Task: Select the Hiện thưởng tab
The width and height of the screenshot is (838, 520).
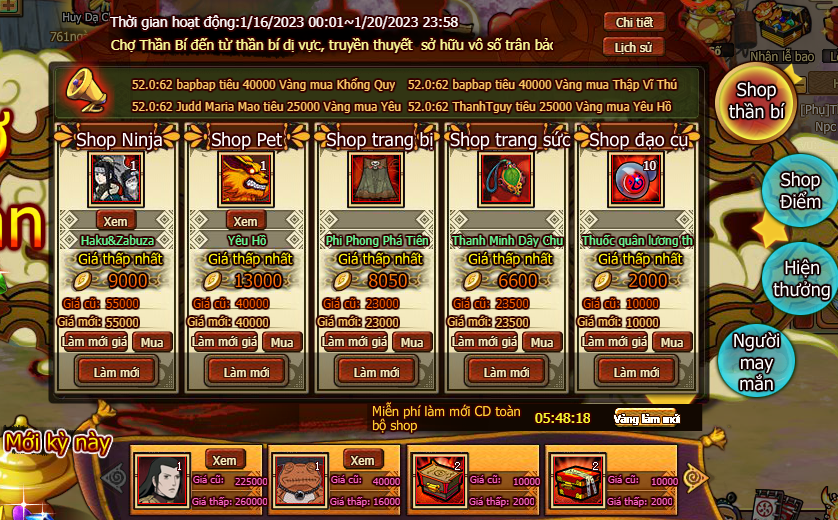Action: tap(801, 279)
